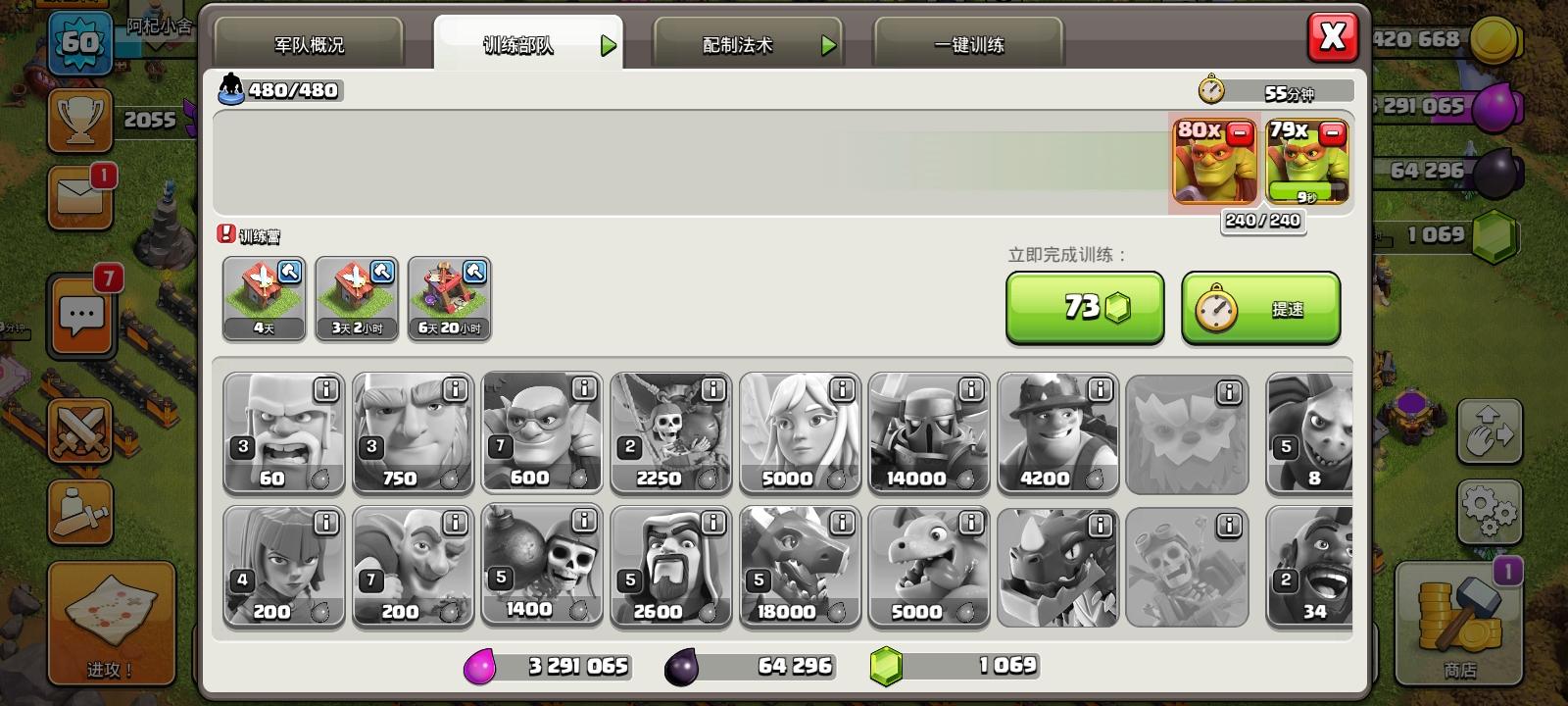
Task: Select the Barbarian troop for training
Action: 284,434
